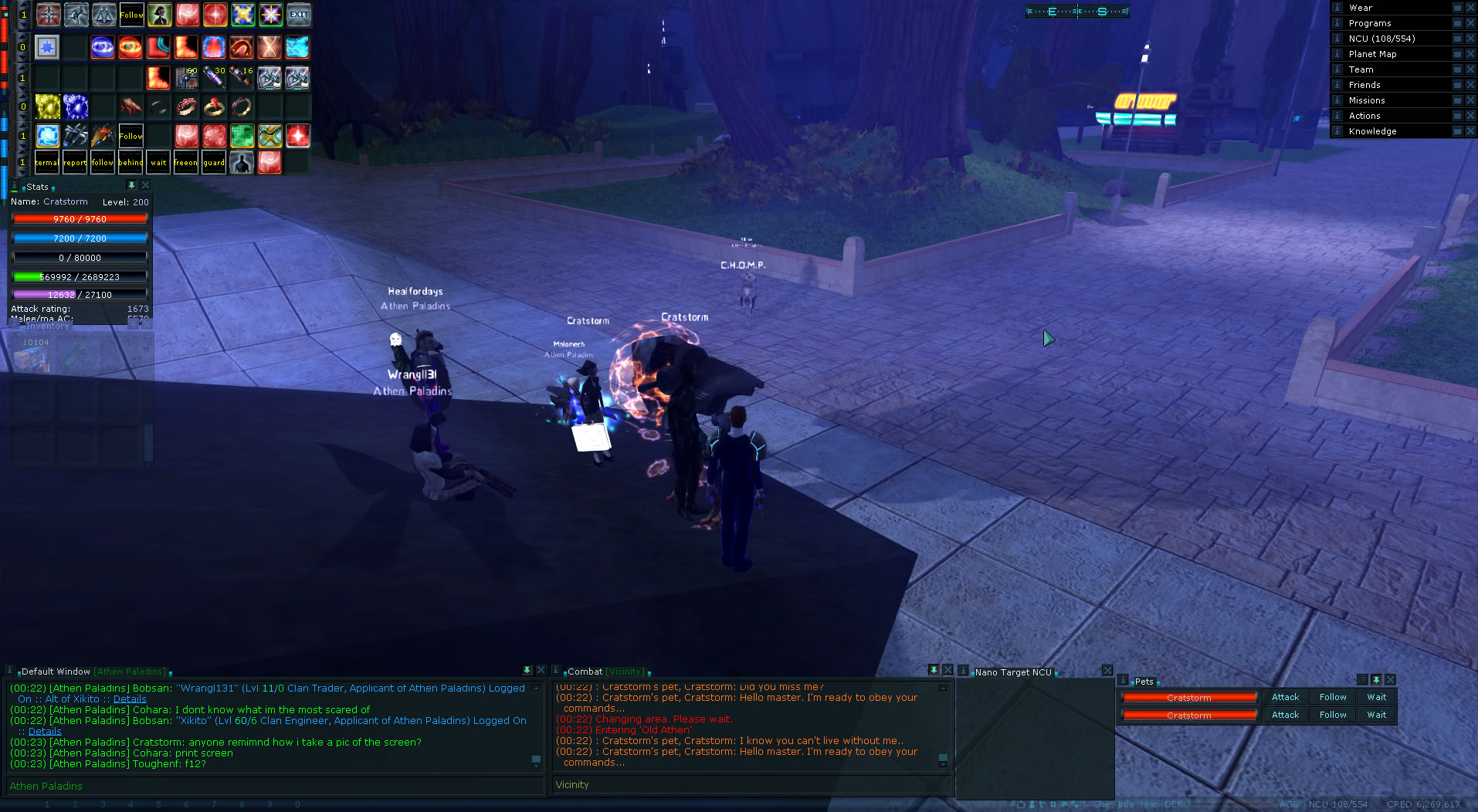Select the gold ring with red bolt

coord(214,107)
